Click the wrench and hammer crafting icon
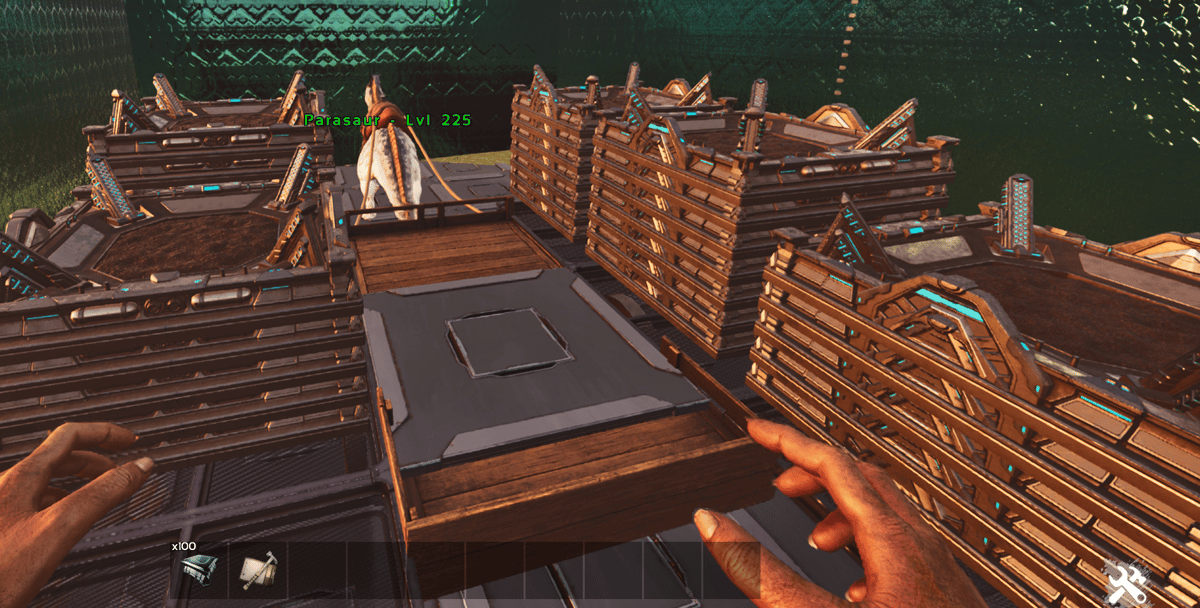The image size is (1200, 608). click(1128, 579)
